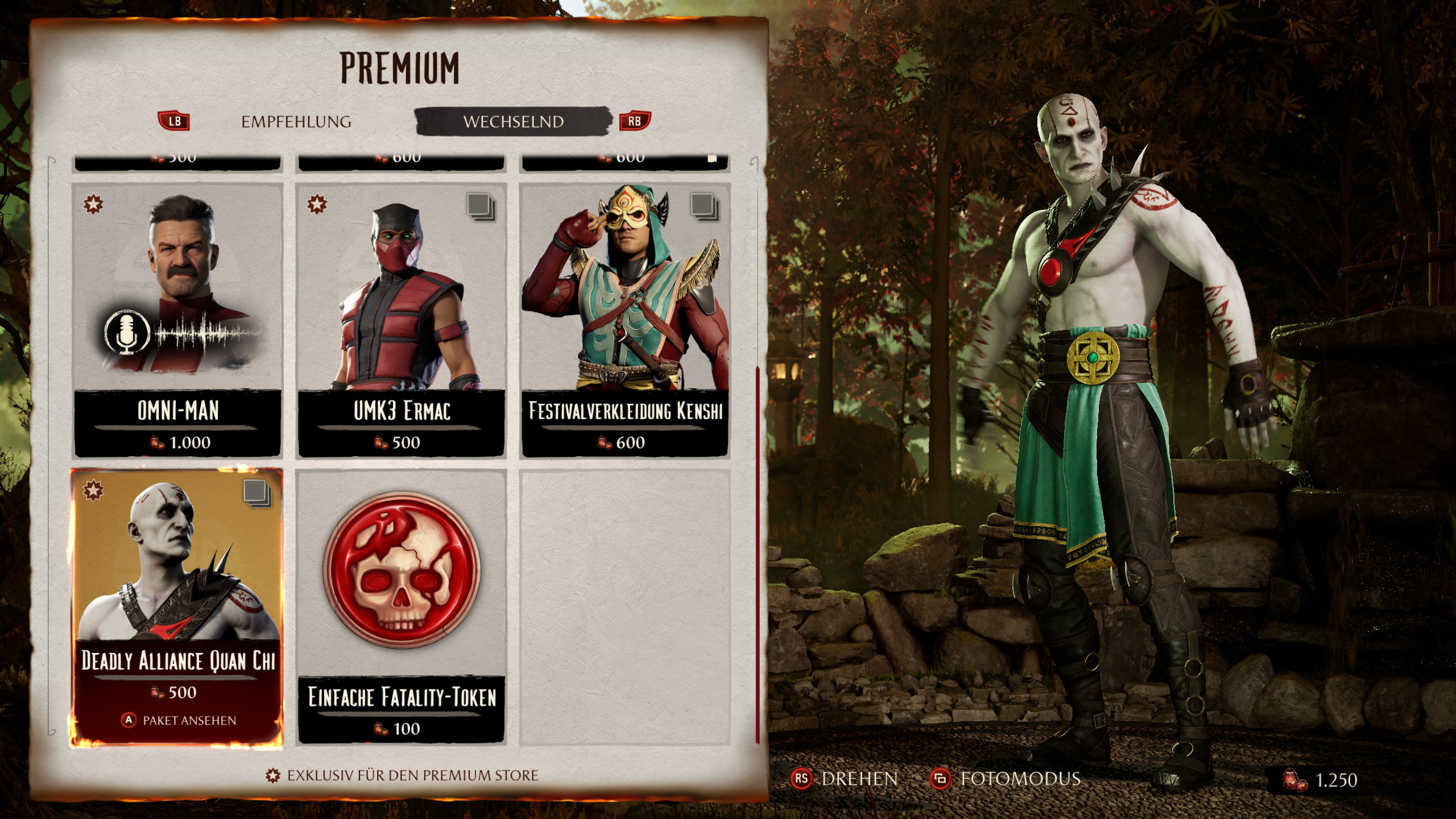The height and width of the screenshot is (819, 1456).
Task: Open the Omni-Man announcer voice item
Action: pos(177,320)
